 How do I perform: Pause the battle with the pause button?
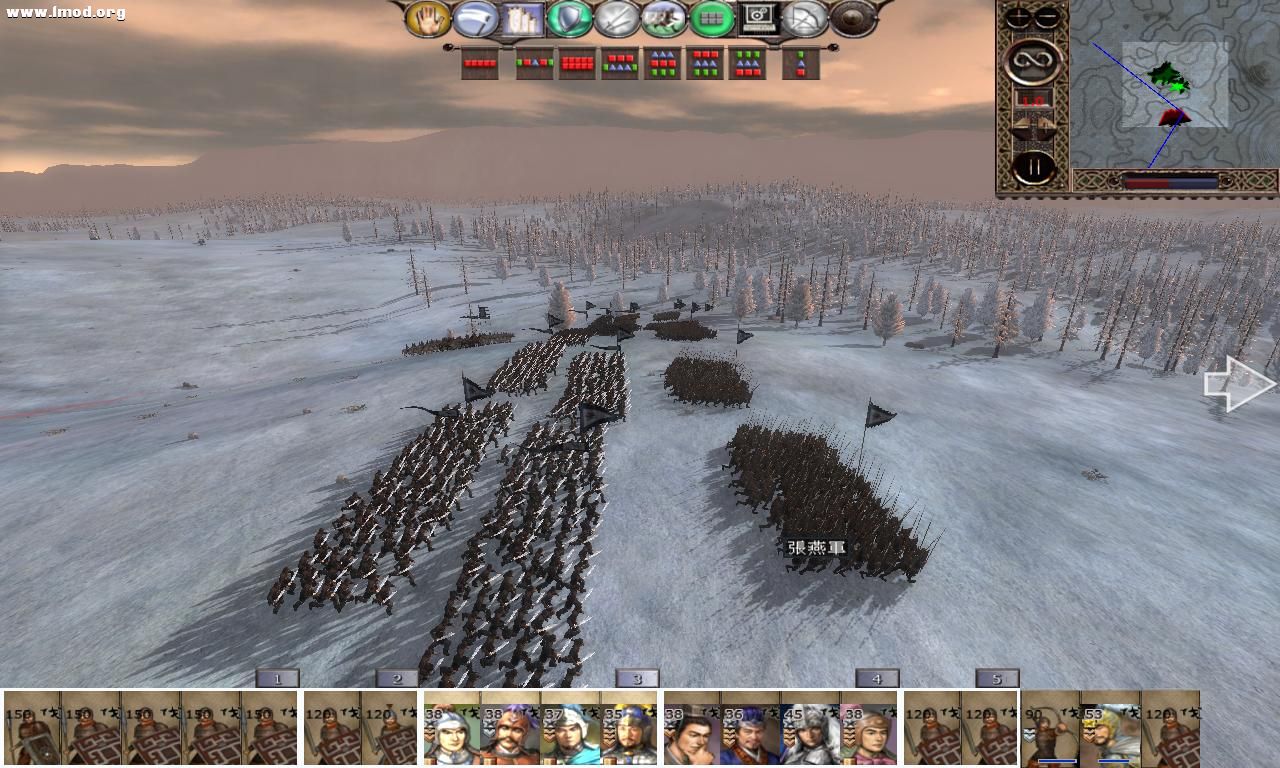[x=1033, y=165]
